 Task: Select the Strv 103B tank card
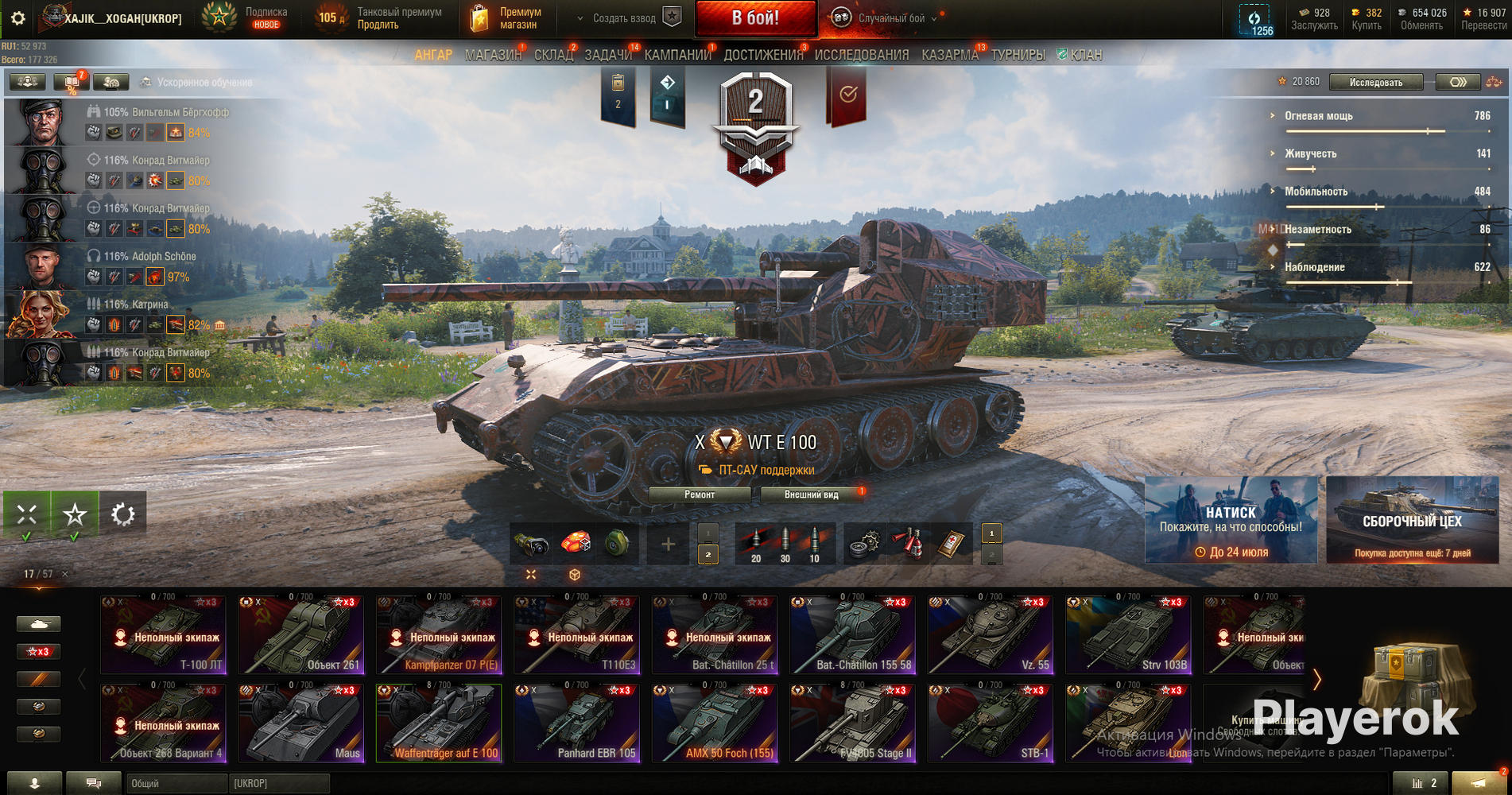[x=1128, y=635]
